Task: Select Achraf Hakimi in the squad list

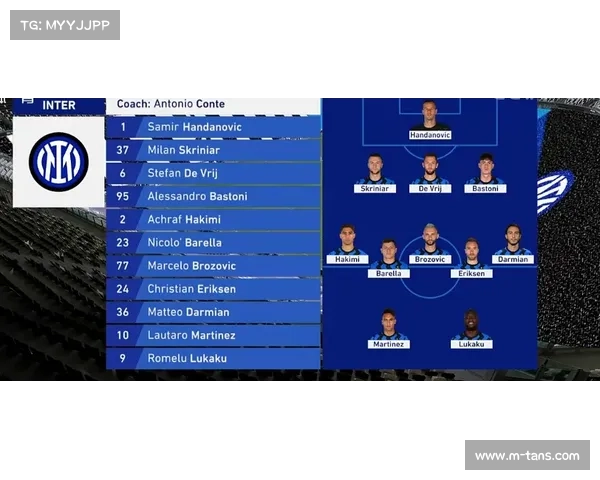Action: click(213, 219)
